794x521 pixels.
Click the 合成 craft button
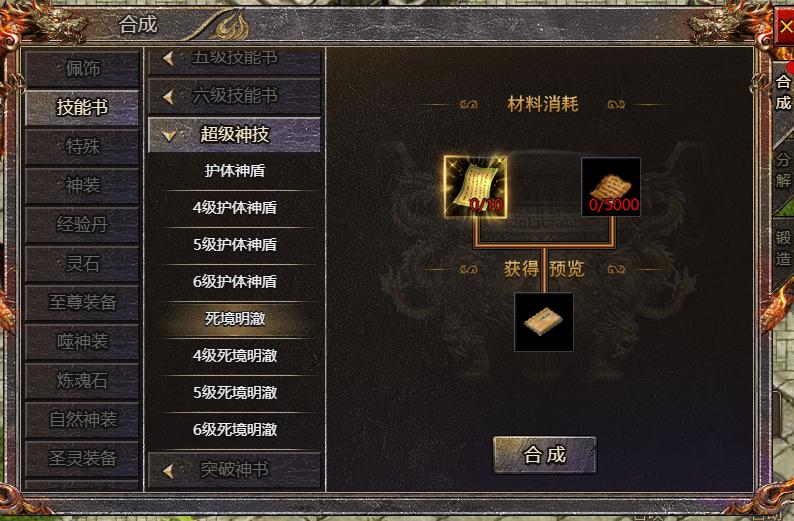click(544, 455)
